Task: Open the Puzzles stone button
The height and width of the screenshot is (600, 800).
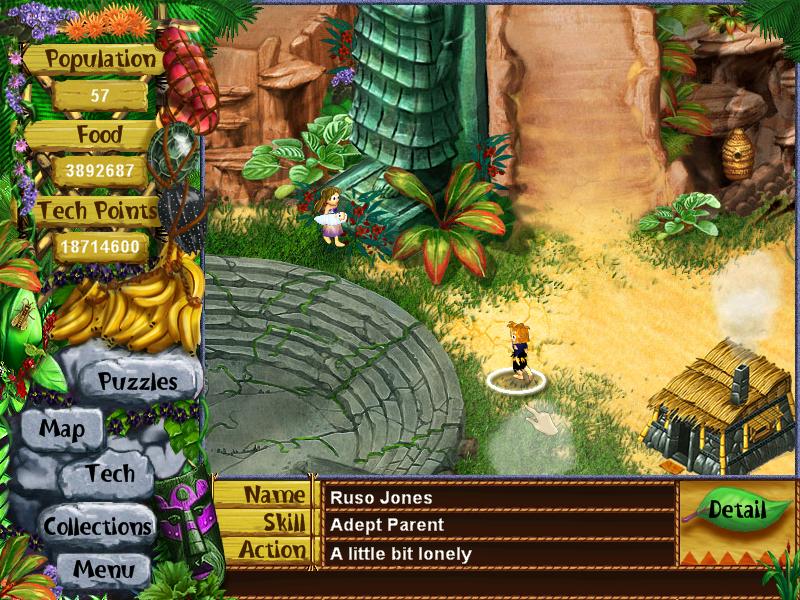Action: tap(137, 381)
